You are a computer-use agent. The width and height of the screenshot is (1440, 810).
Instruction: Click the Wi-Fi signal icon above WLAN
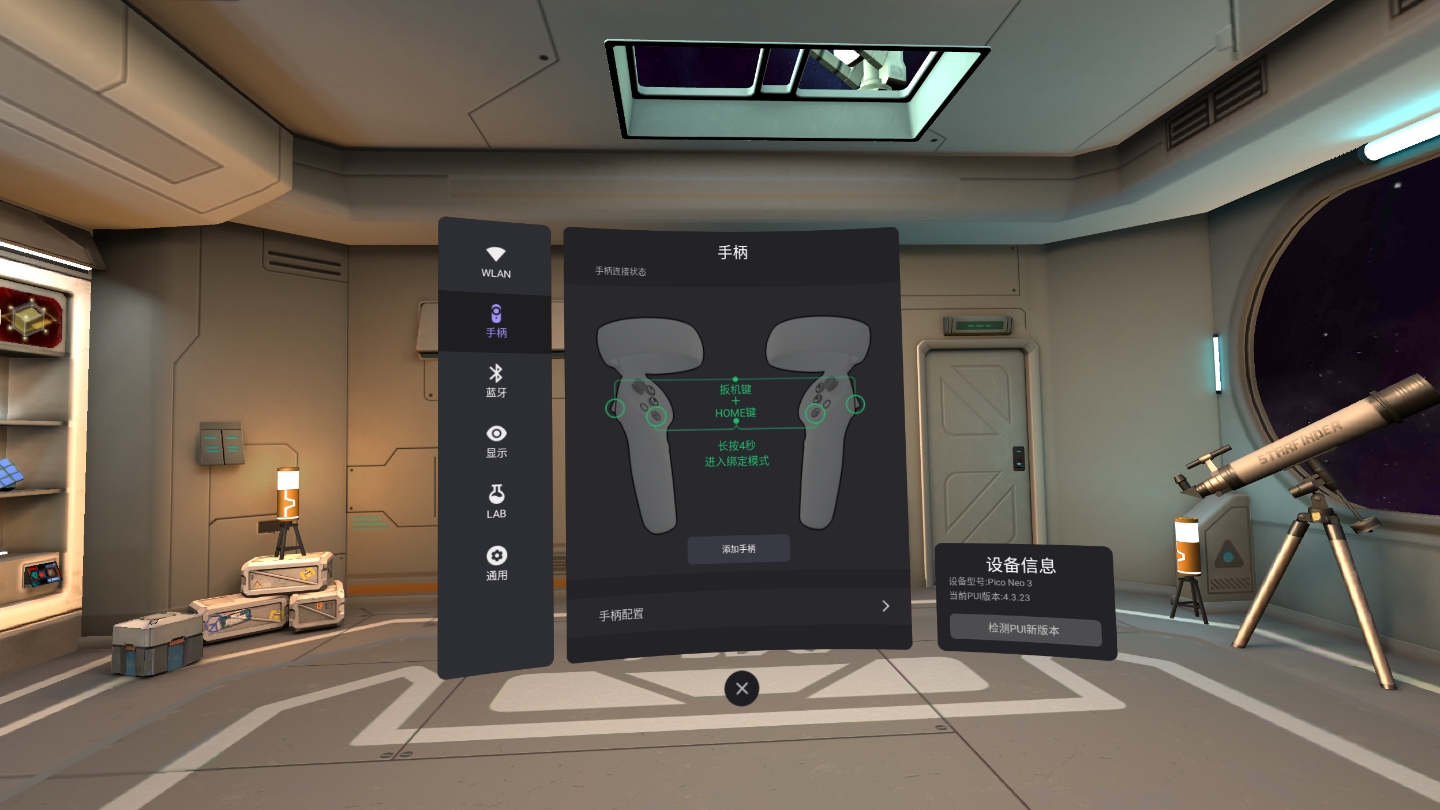click(x=495, y=253)
